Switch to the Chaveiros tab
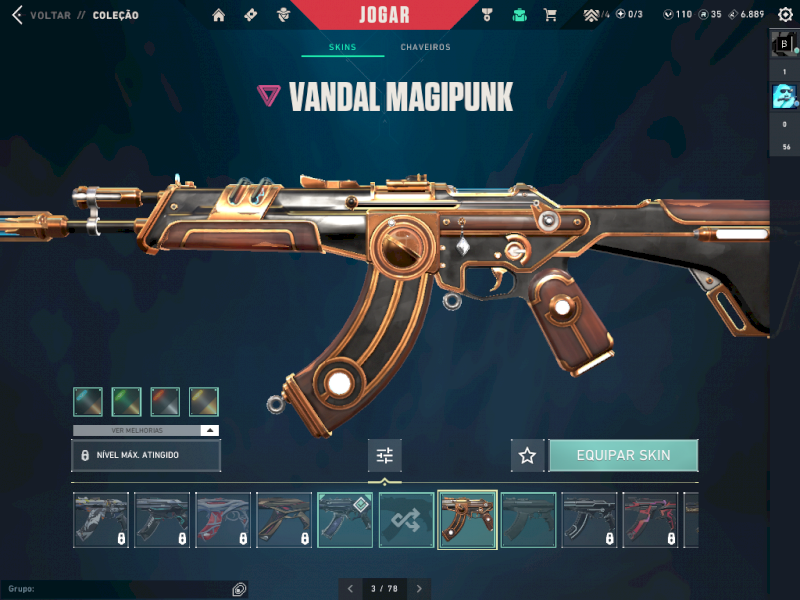 click(x=425, y=47)
